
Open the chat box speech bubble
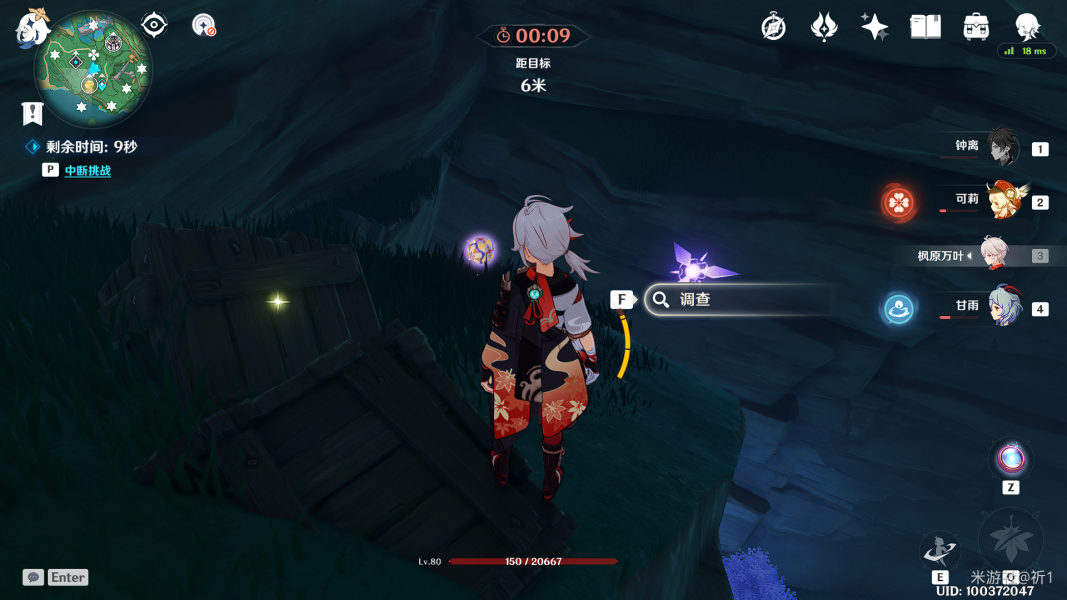[33, 577]
